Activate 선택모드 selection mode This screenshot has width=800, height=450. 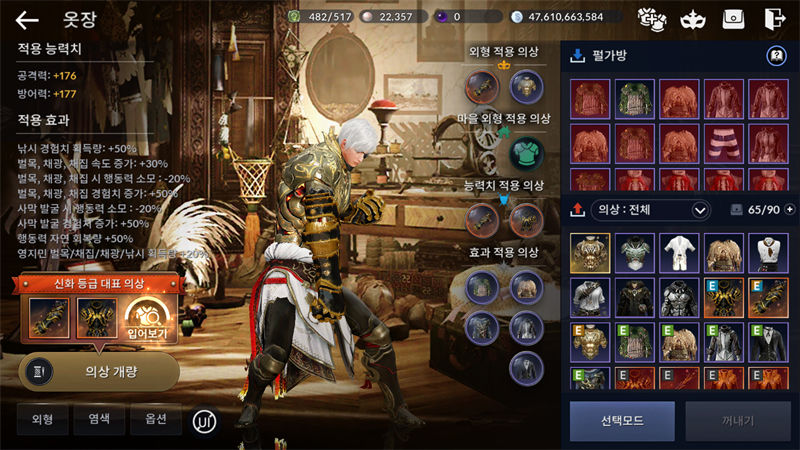[x=622, y=421]
